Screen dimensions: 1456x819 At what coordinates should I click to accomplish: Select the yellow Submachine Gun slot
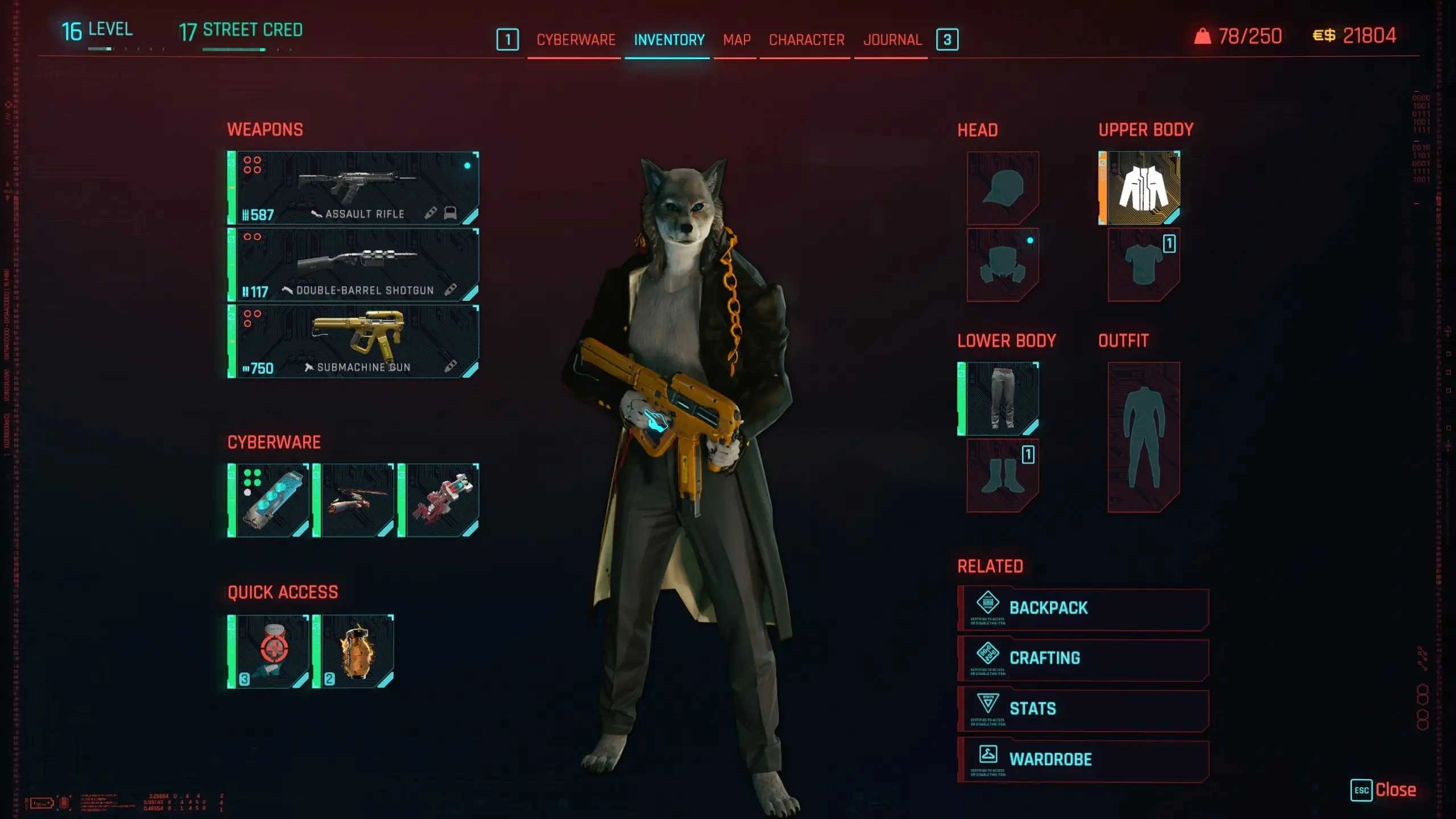(353, 341)
